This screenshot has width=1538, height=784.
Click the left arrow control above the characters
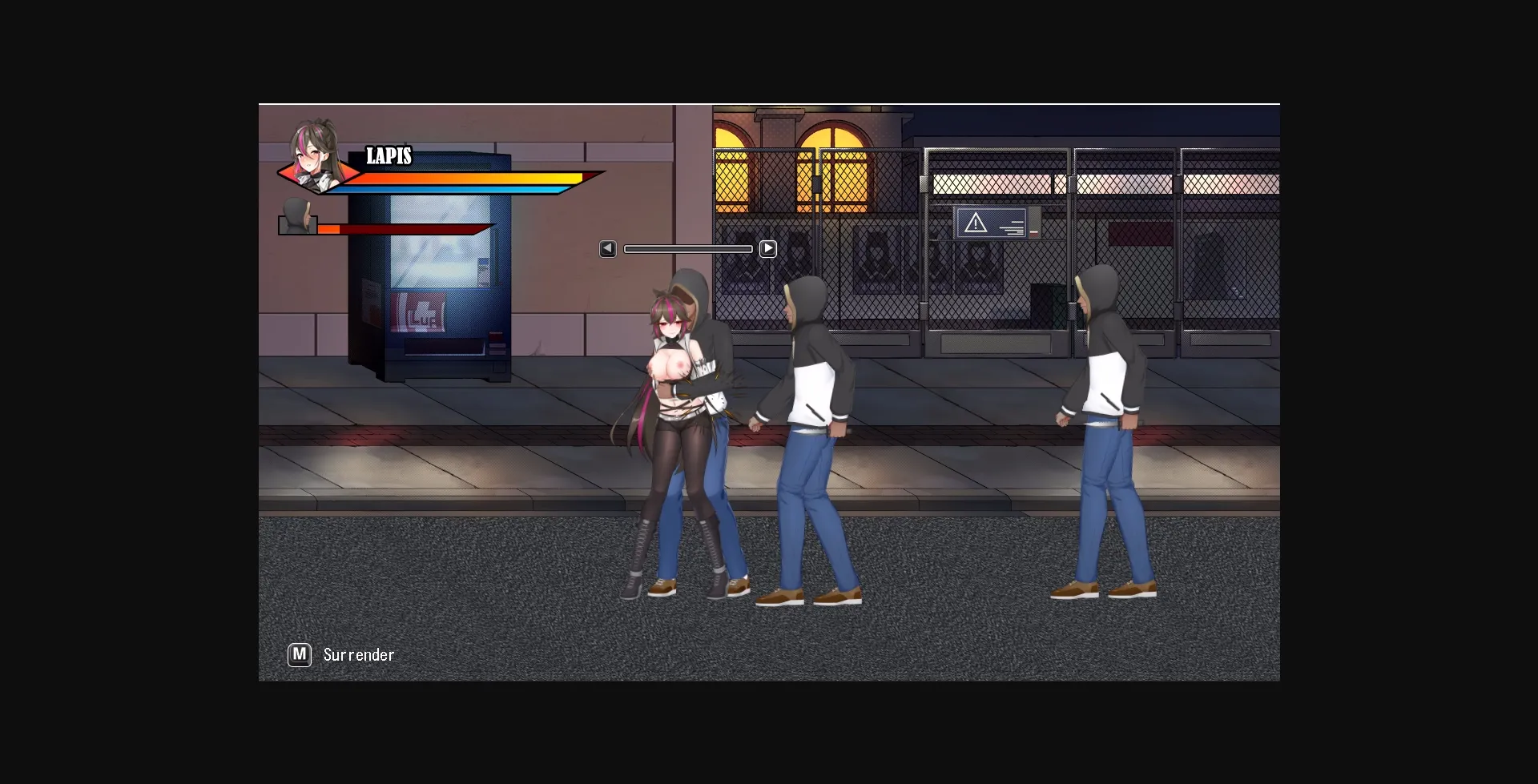607,248
